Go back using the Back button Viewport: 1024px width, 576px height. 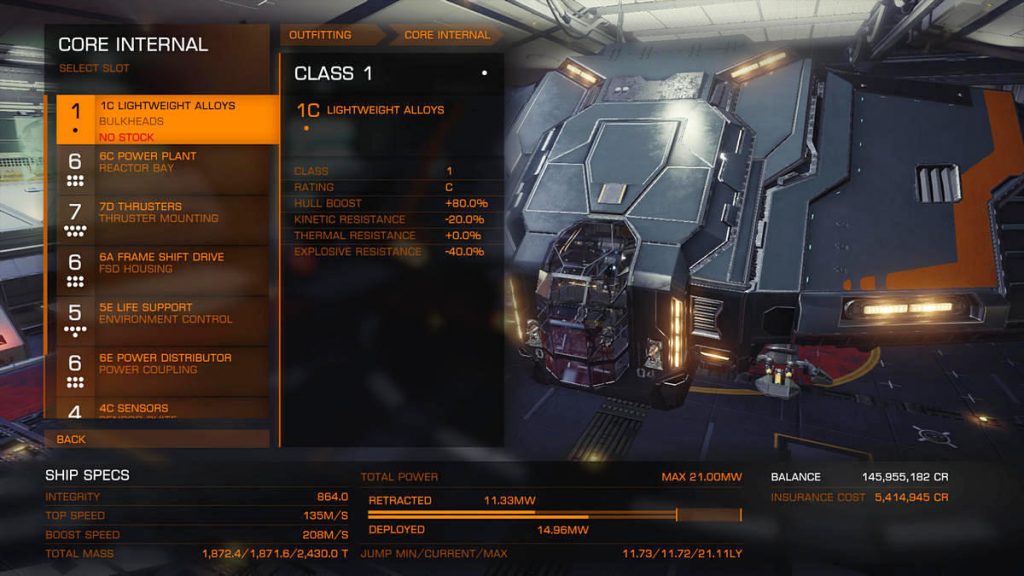click(157, 439)
